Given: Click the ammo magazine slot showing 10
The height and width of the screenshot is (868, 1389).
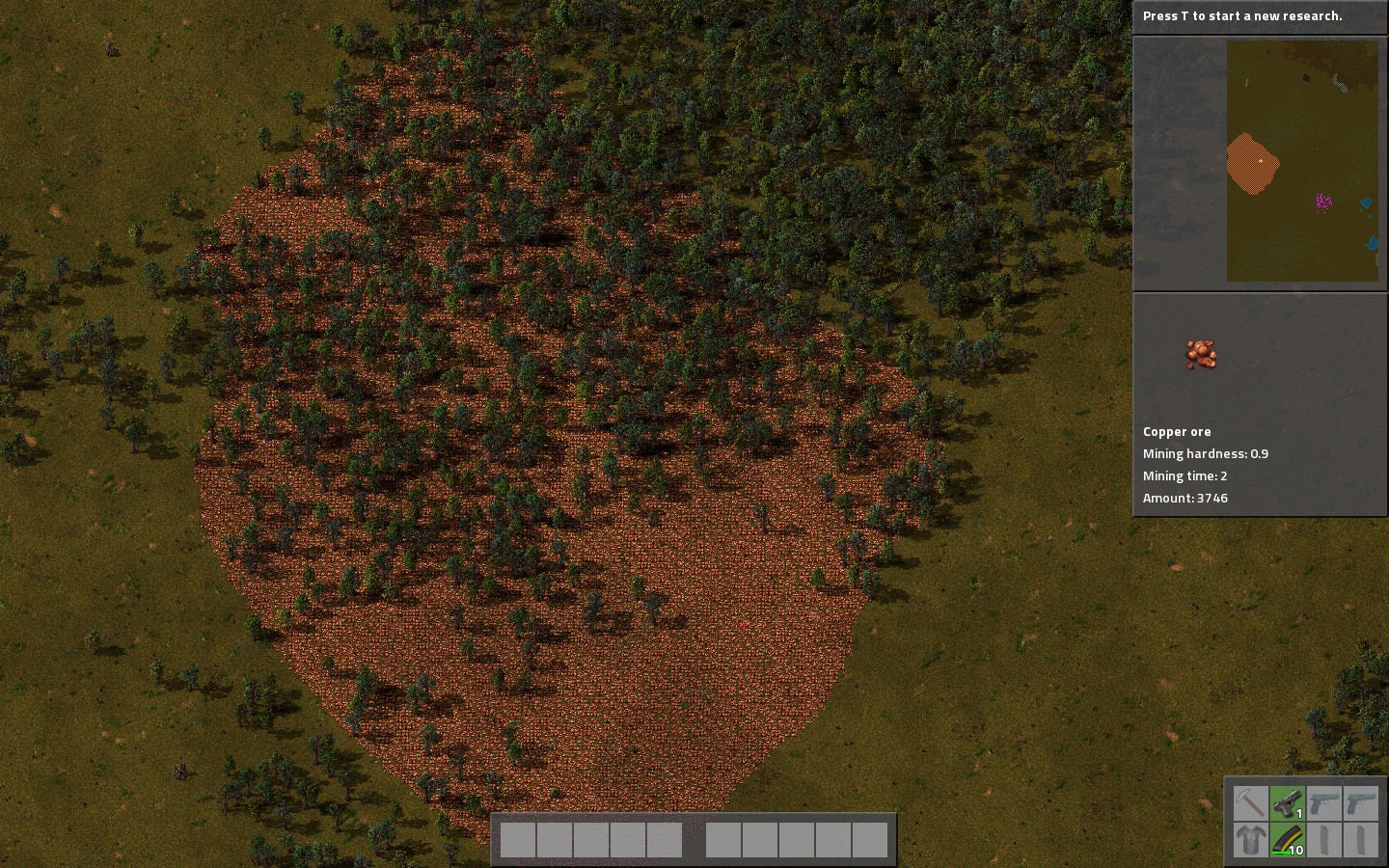Looking at the screenshot, I should tap(1287, 839).
